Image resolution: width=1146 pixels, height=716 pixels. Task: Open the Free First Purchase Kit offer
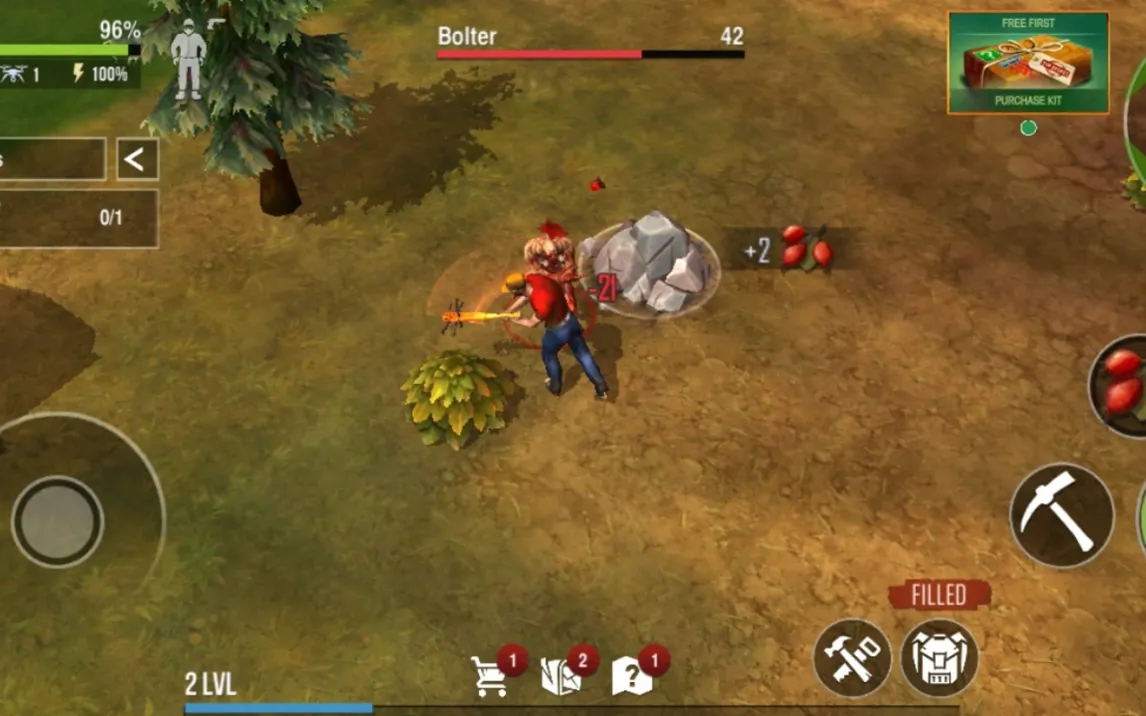(x=1028, y=63)
